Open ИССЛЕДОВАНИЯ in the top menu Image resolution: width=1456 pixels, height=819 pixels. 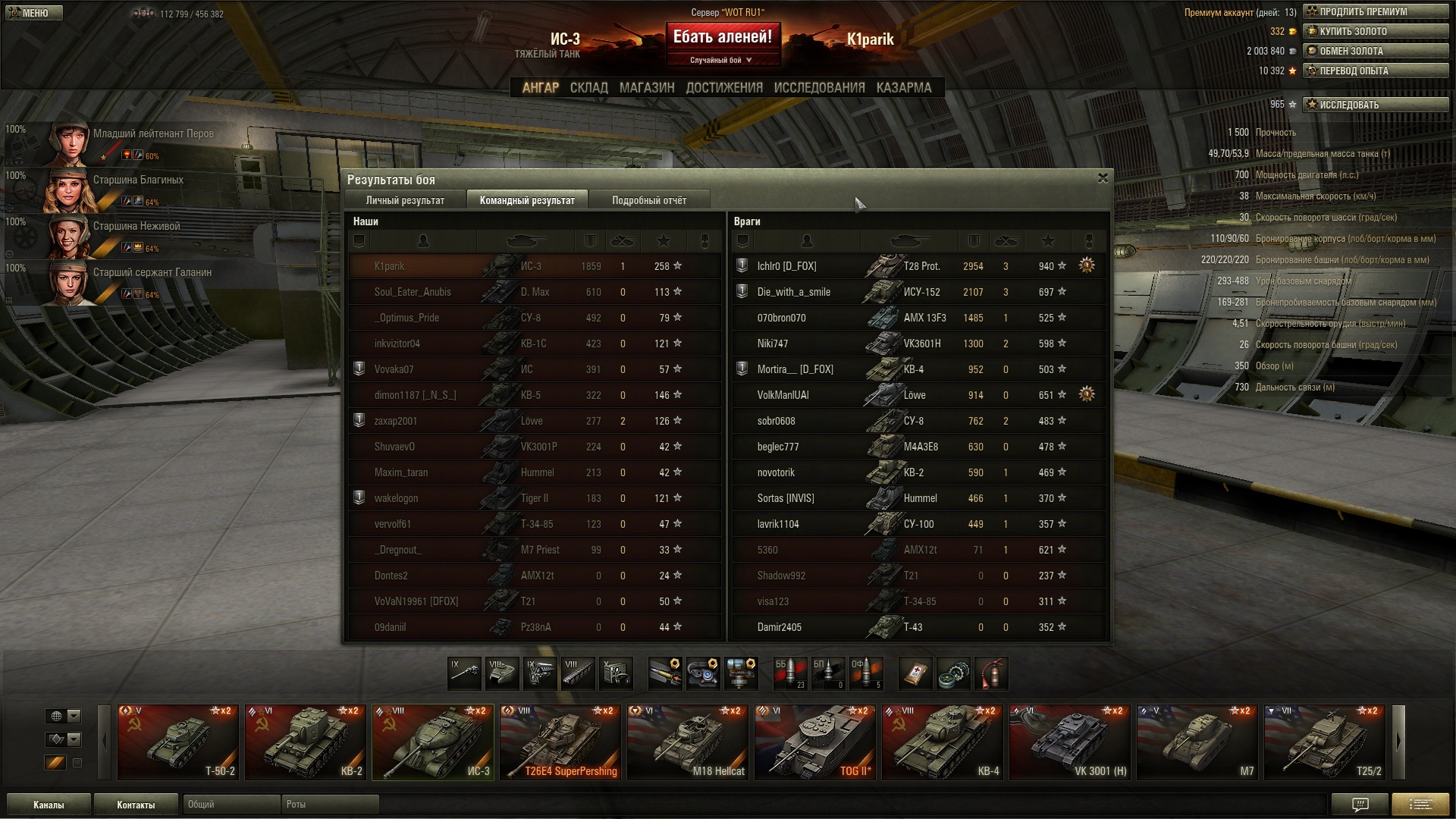[819, 88]
